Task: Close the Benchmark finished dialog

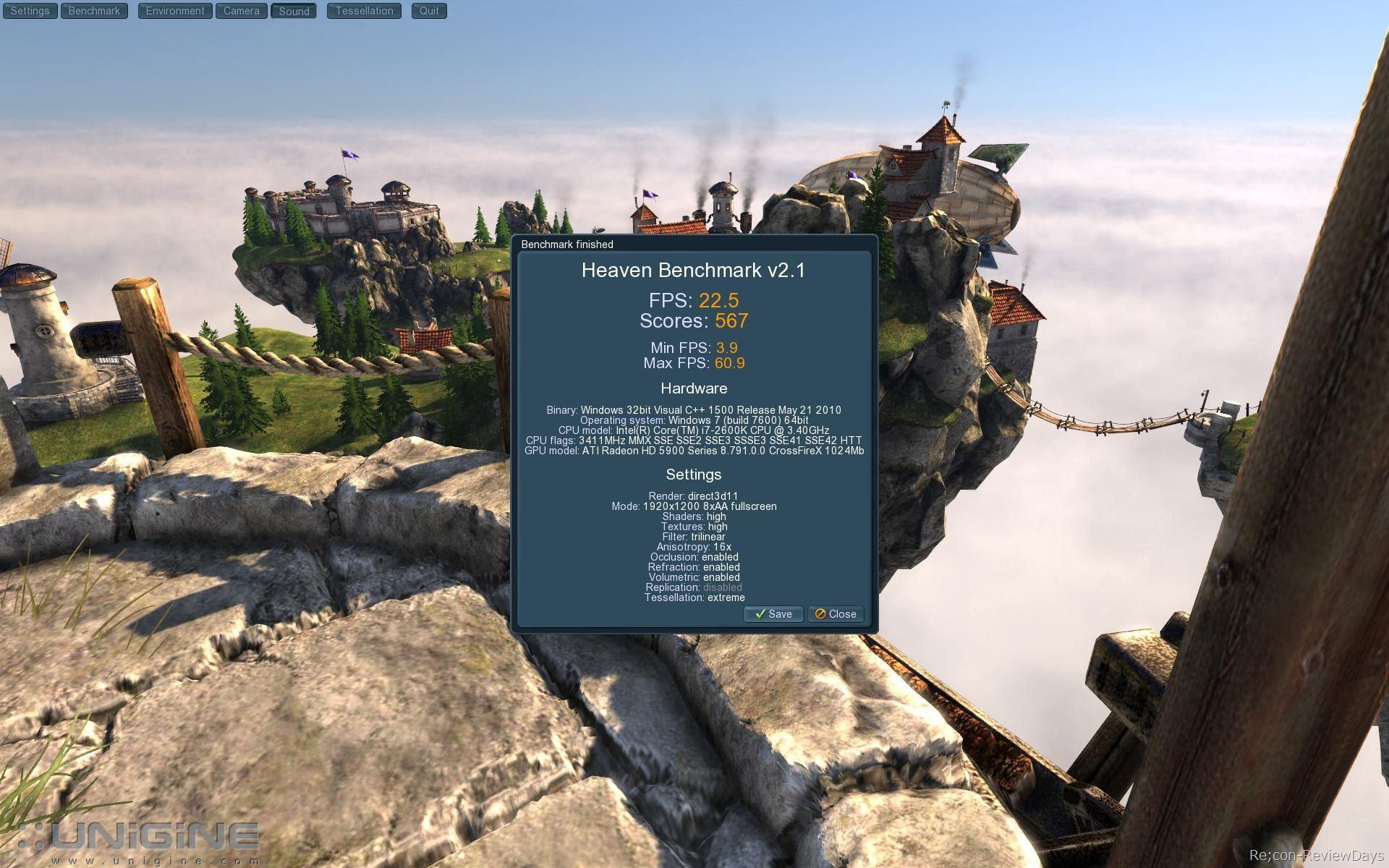Action: pyautogui.click(x=836, y=614)
